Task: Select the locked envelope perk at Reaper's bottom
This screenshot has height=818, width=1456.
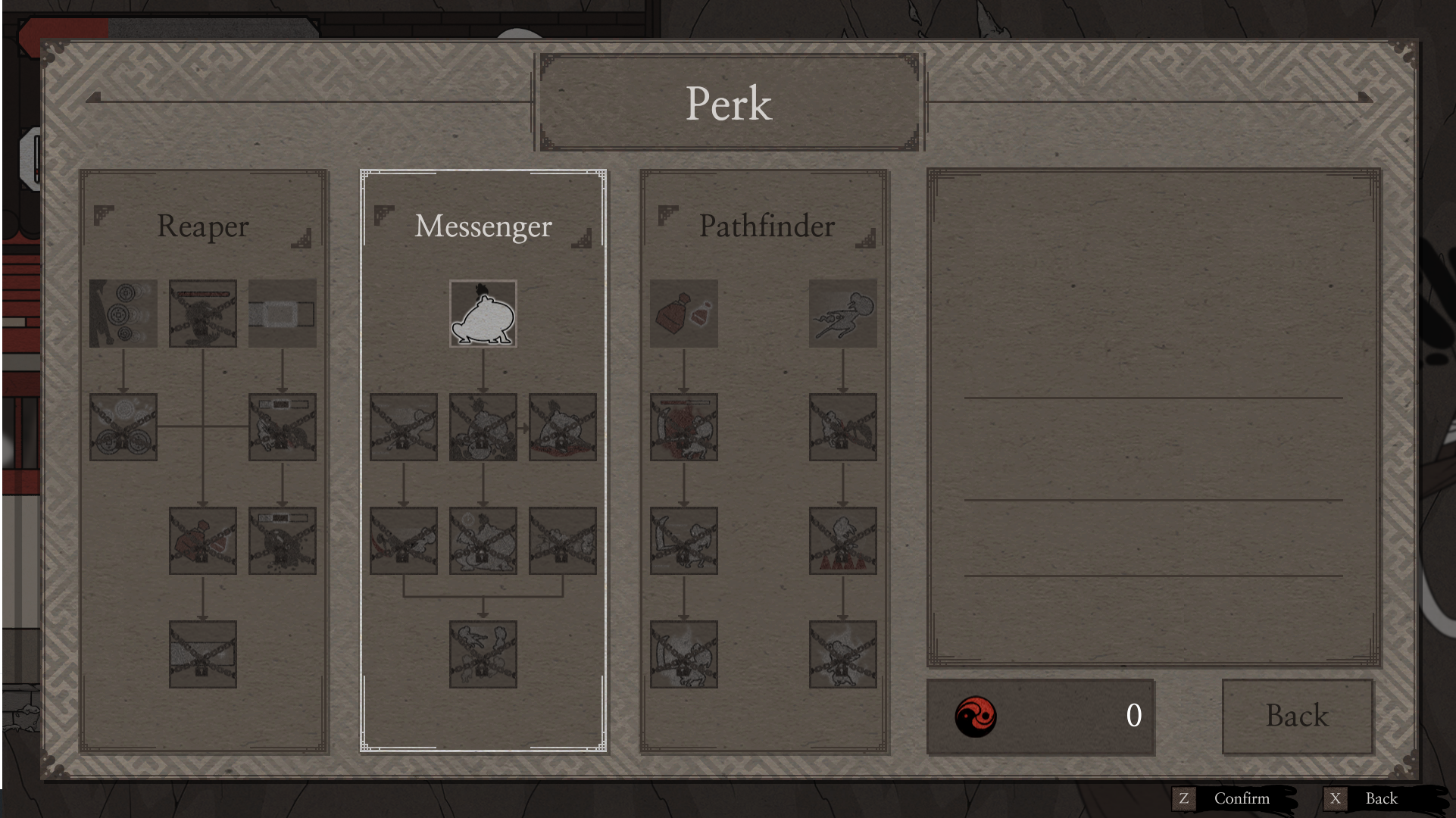Action: (x=203, y=654)
